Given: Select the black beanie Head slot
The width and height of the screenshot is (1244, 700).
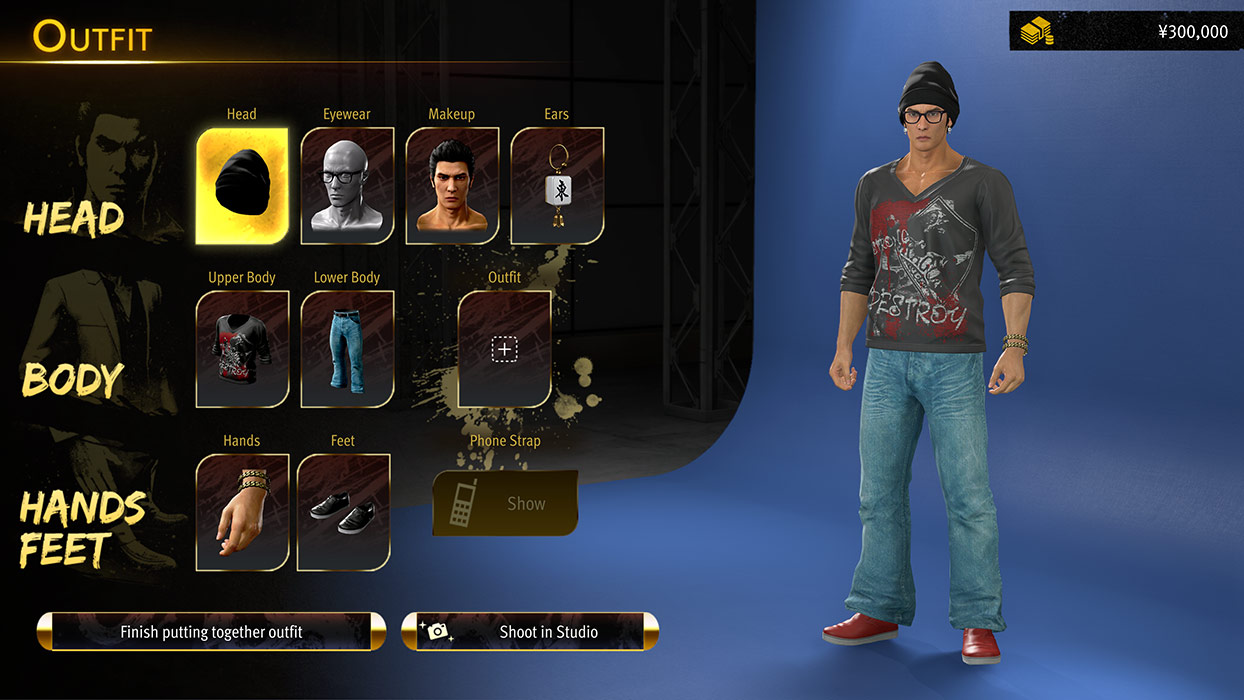Looking at the screenshot, I should tap(242, 186).
